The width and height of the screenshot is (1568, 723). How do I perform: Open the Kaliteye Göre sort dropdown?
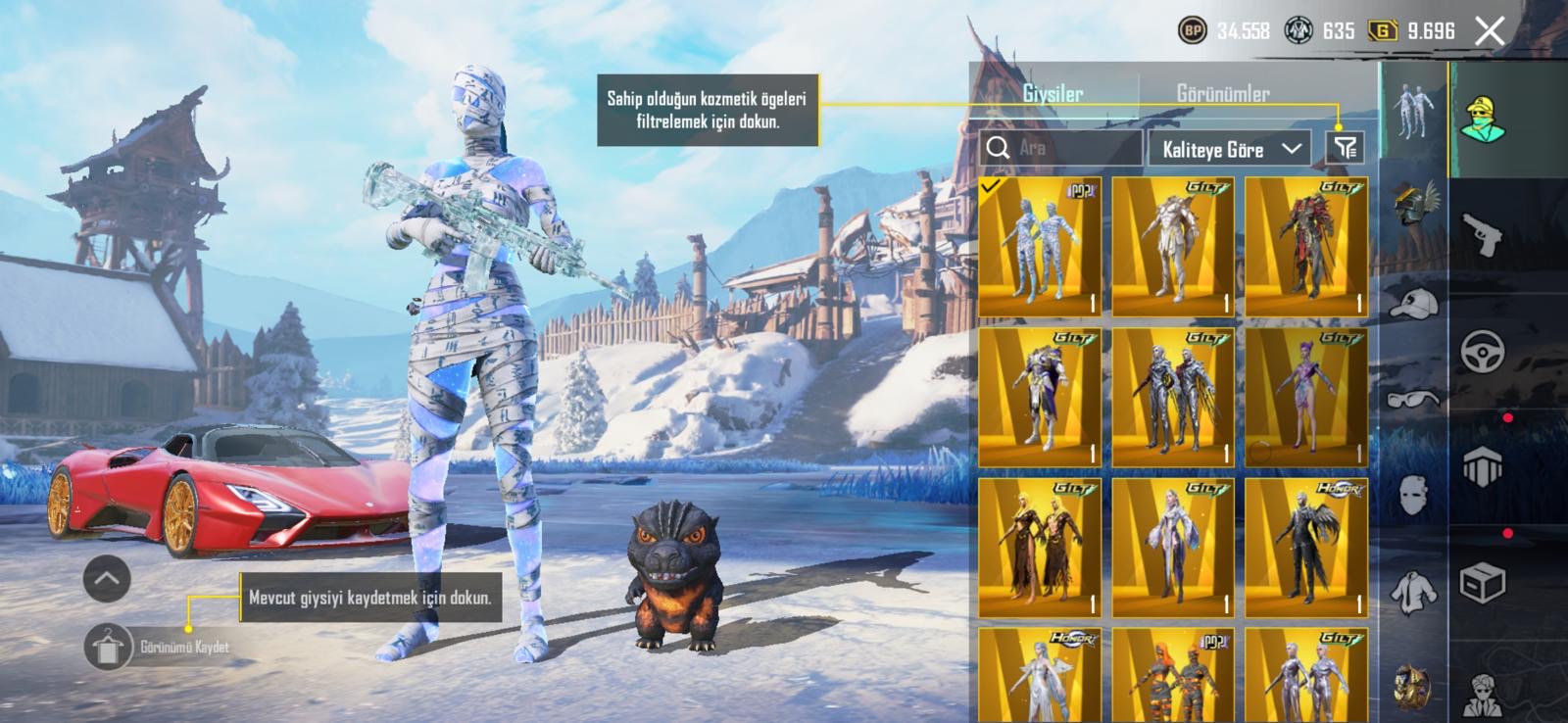tap(1231, 149)
